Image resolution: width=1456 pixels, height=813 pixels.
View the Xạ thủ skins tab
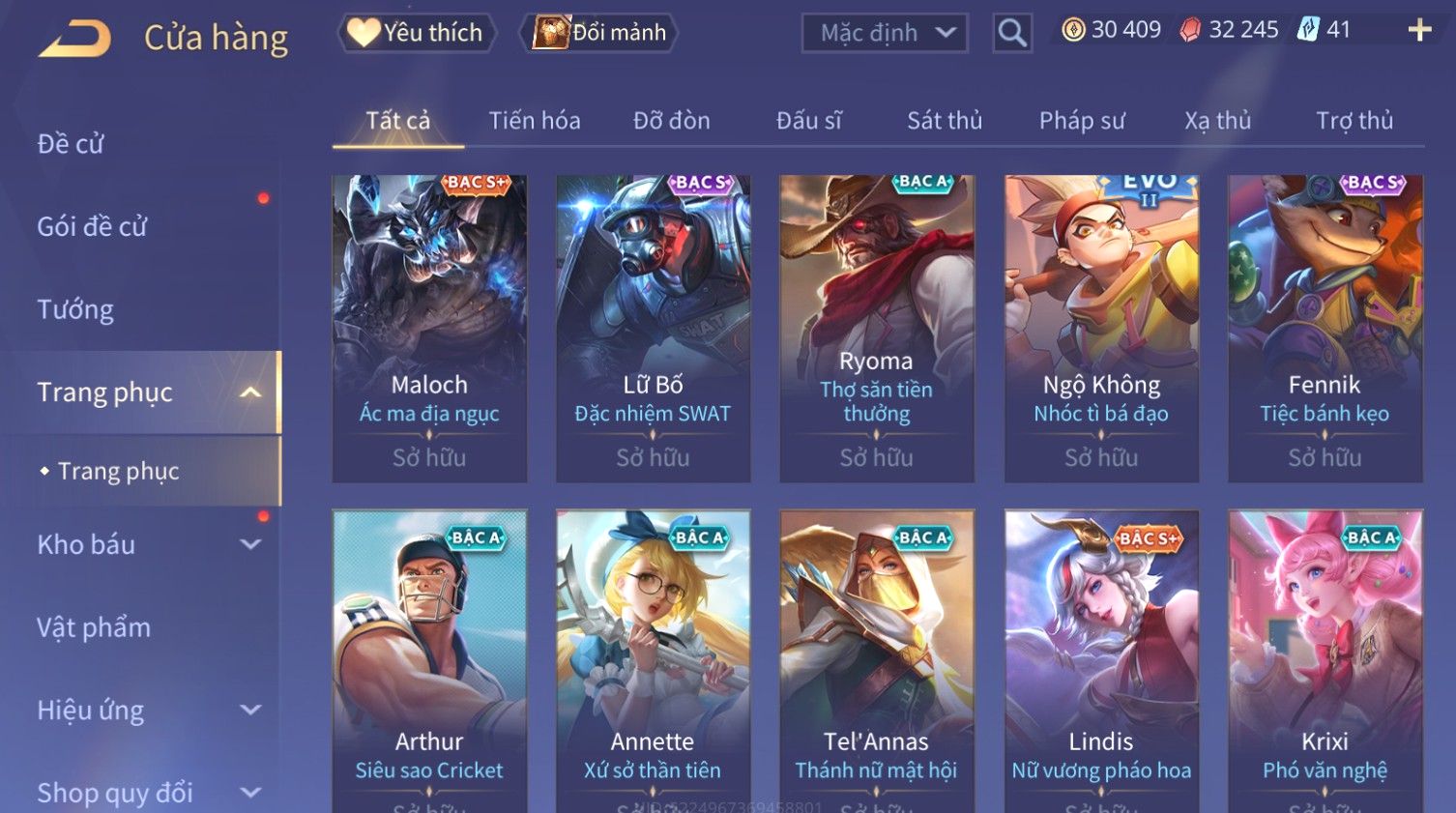1217,121
